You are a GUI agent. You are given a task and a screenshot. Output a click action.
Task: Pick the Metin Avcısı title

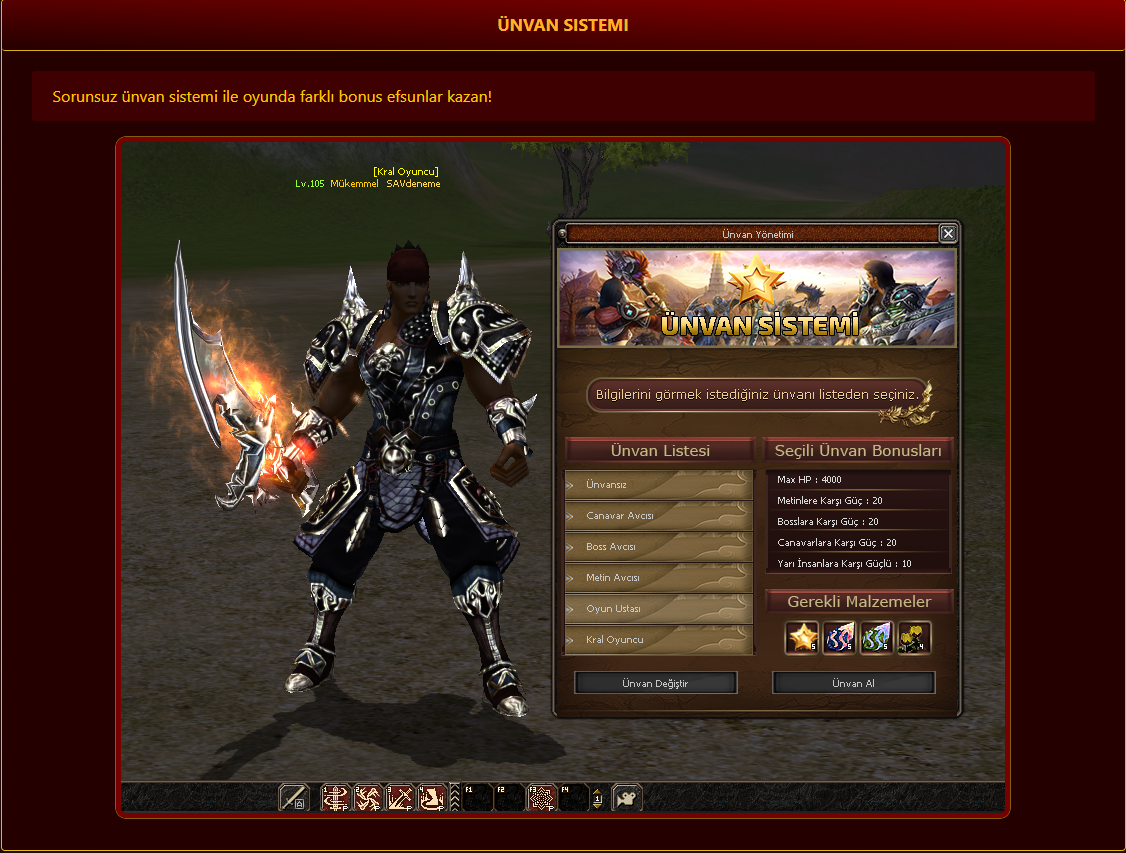(x=658, y=578)
